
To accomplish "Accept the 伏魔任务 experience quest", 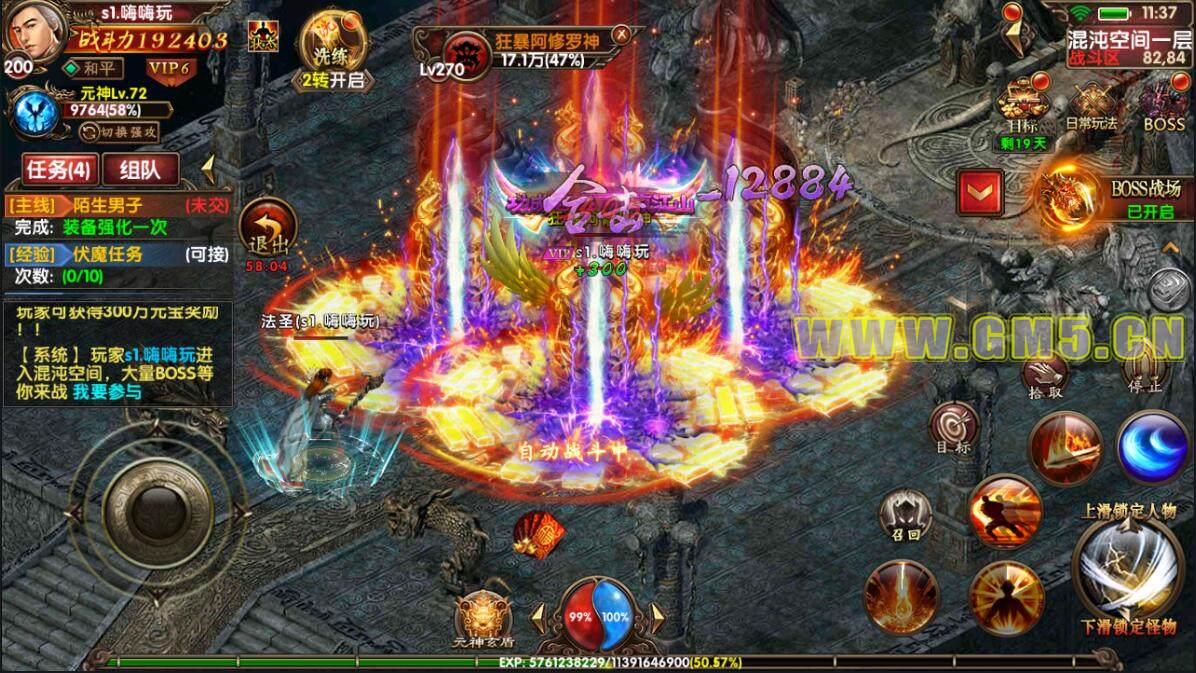I will [x=115, y=255].
